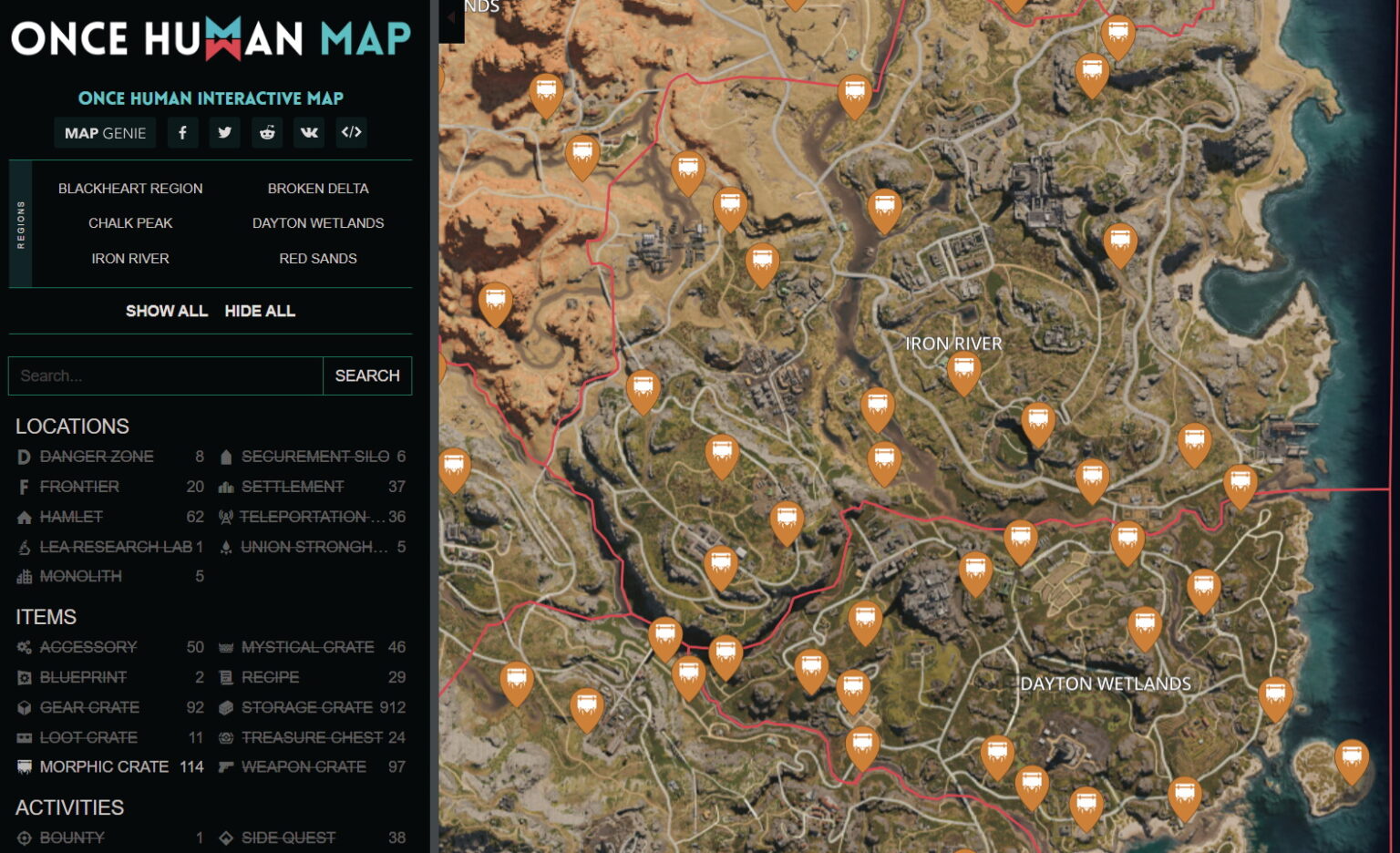Toggle the Side Quest filter
The height and width of the screenshot is (853, 1400).
(x=288, y=838)
